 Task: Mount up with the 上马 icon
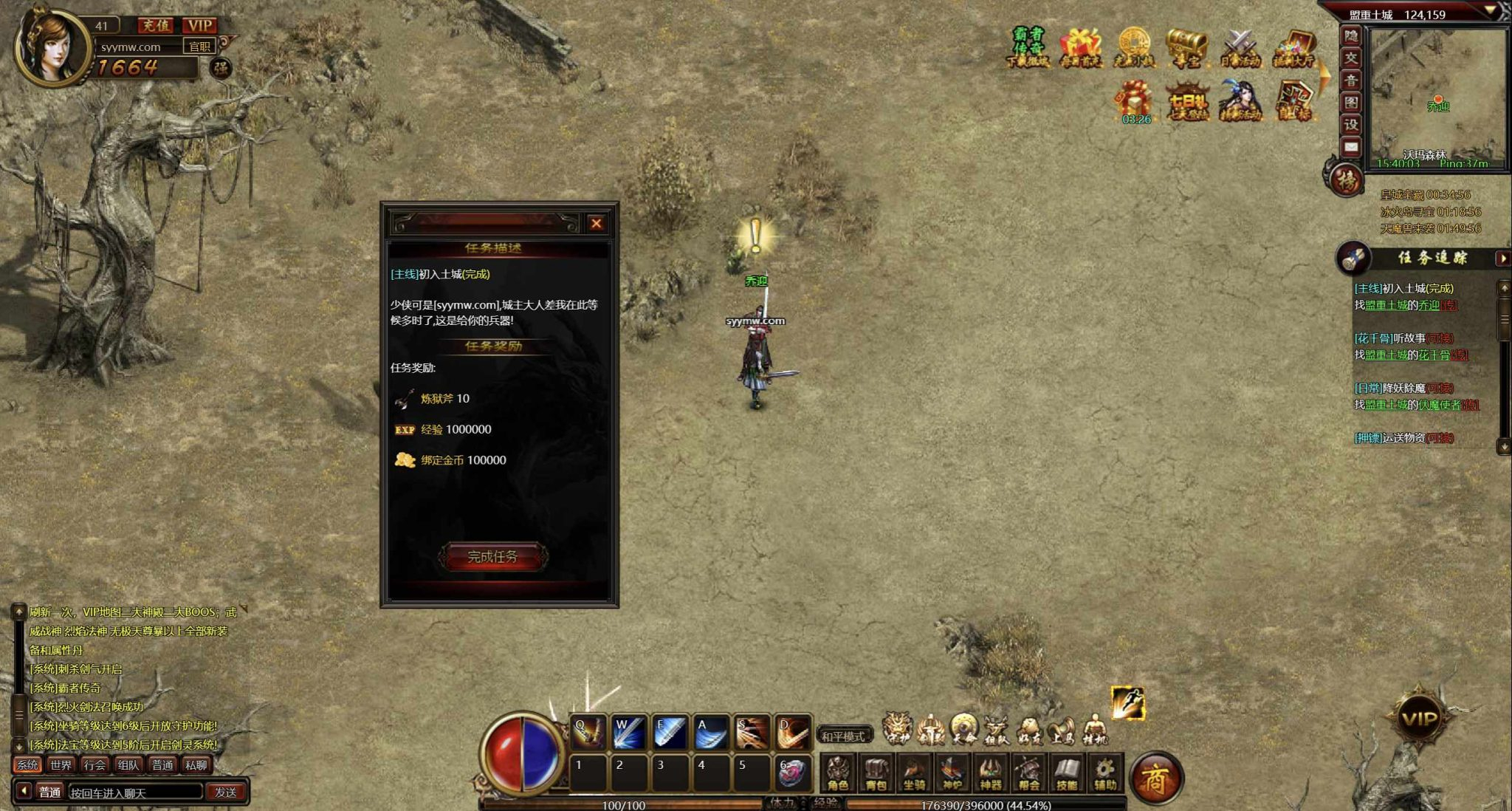pyautogui.click(x=1061, y=730)
